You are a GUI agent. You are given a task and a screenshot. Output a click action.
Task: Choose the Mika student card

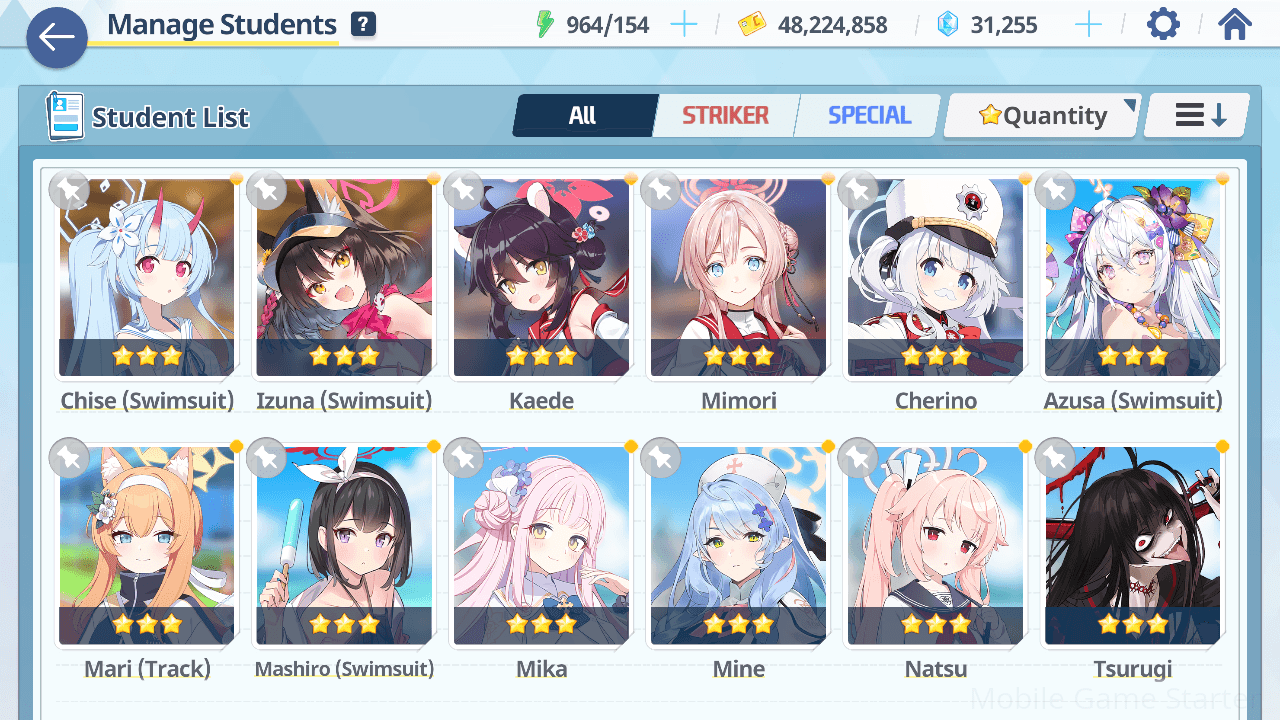[x=541, y=546]
